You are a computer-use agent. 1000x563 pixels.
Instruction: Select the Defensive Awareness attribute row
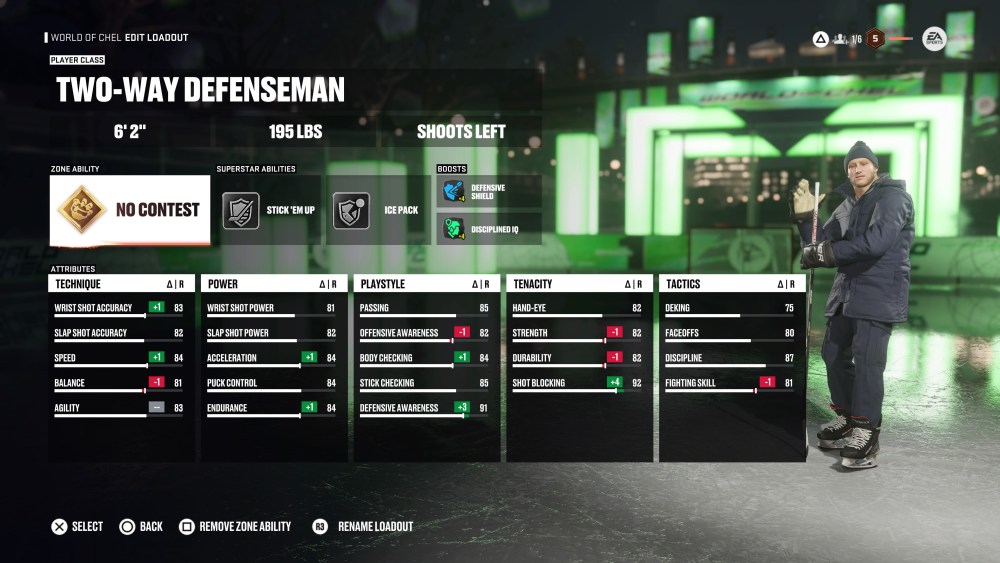pos(426,409)
